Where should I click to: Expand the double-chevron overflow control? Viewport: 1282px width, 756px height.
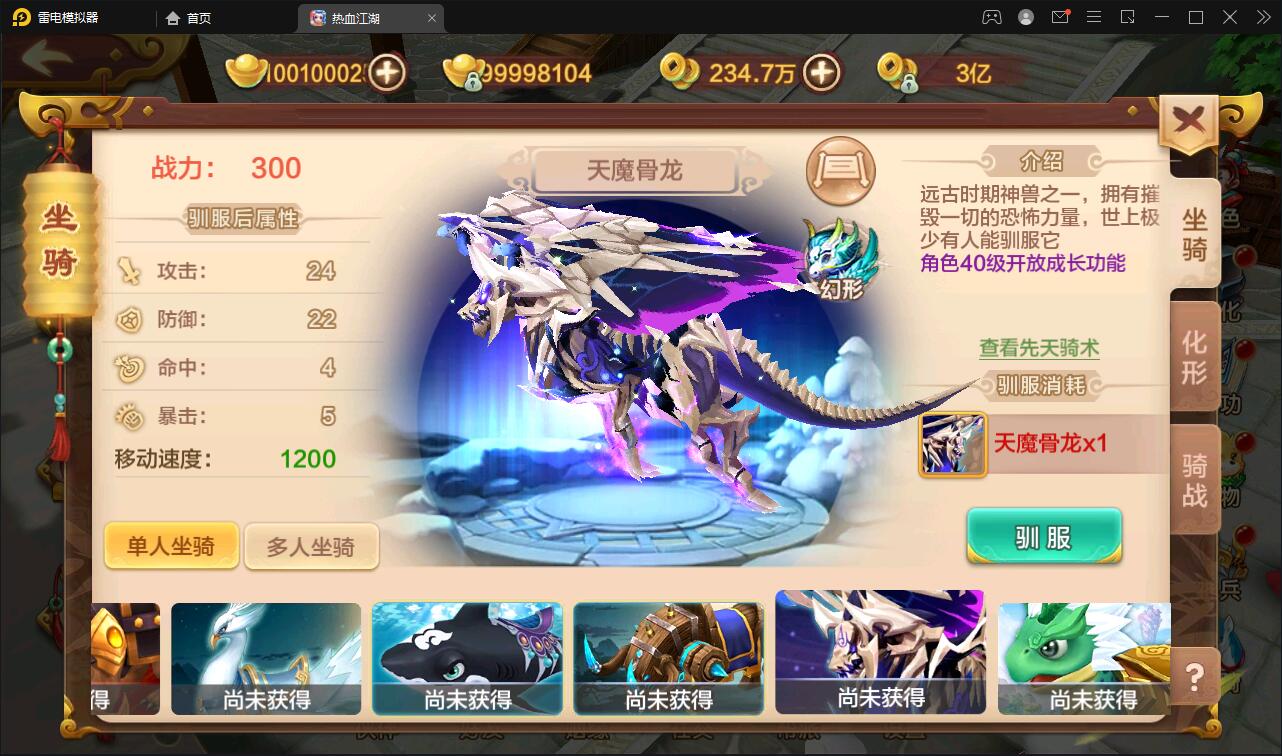(1262, 17)
